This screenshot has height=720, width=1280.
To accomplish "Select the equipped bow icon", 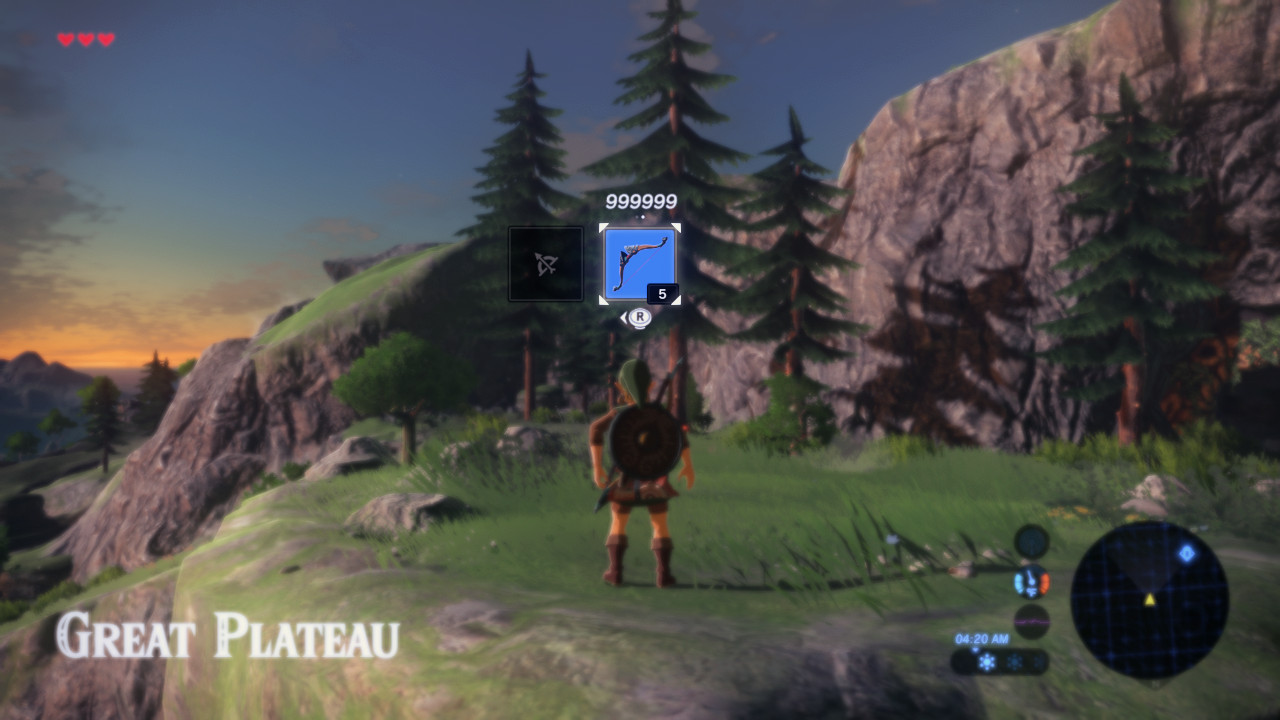I will pyautogui.click(x=640, y=264).
